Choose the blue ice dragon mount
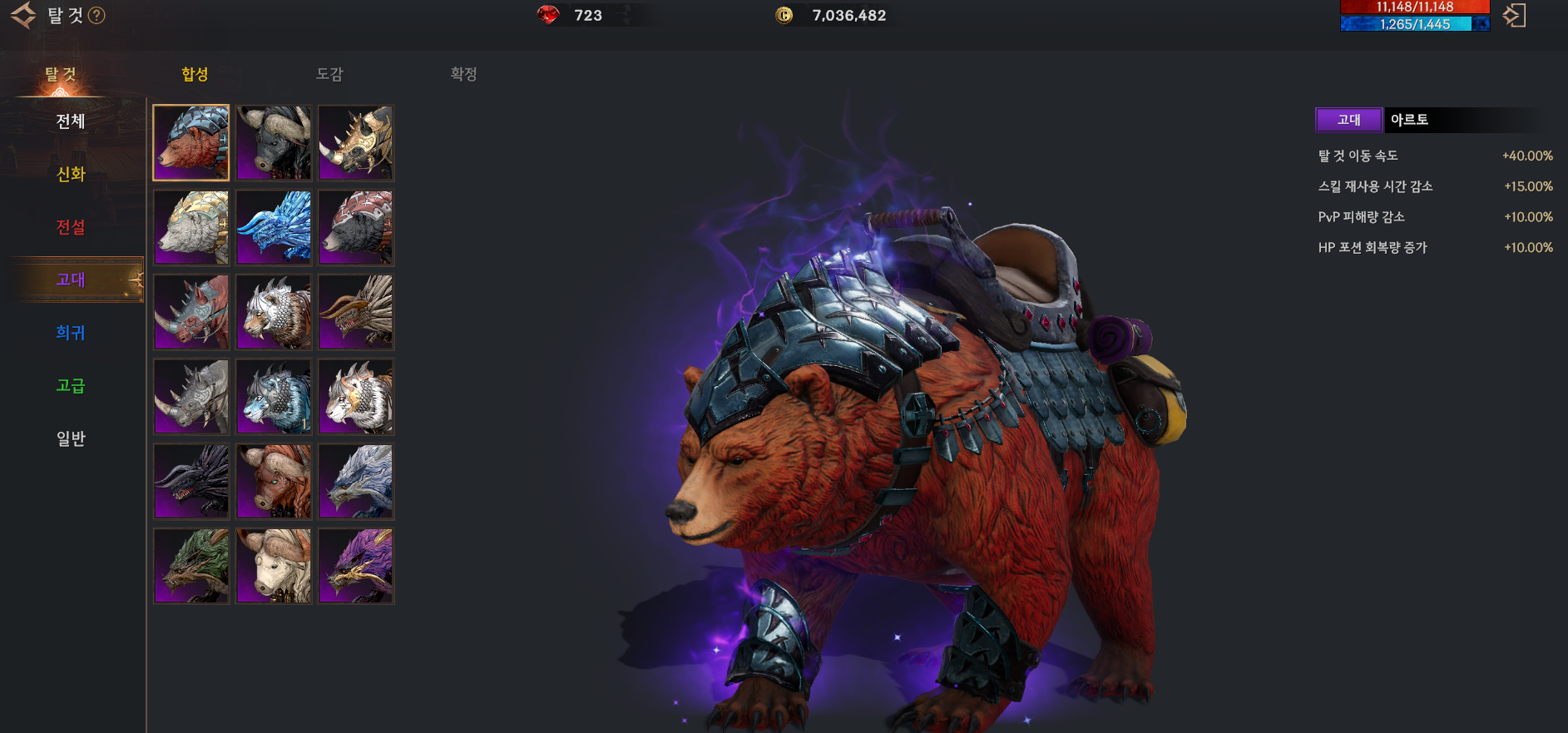Screen dimensions: 1568x733 click(274, 227)
